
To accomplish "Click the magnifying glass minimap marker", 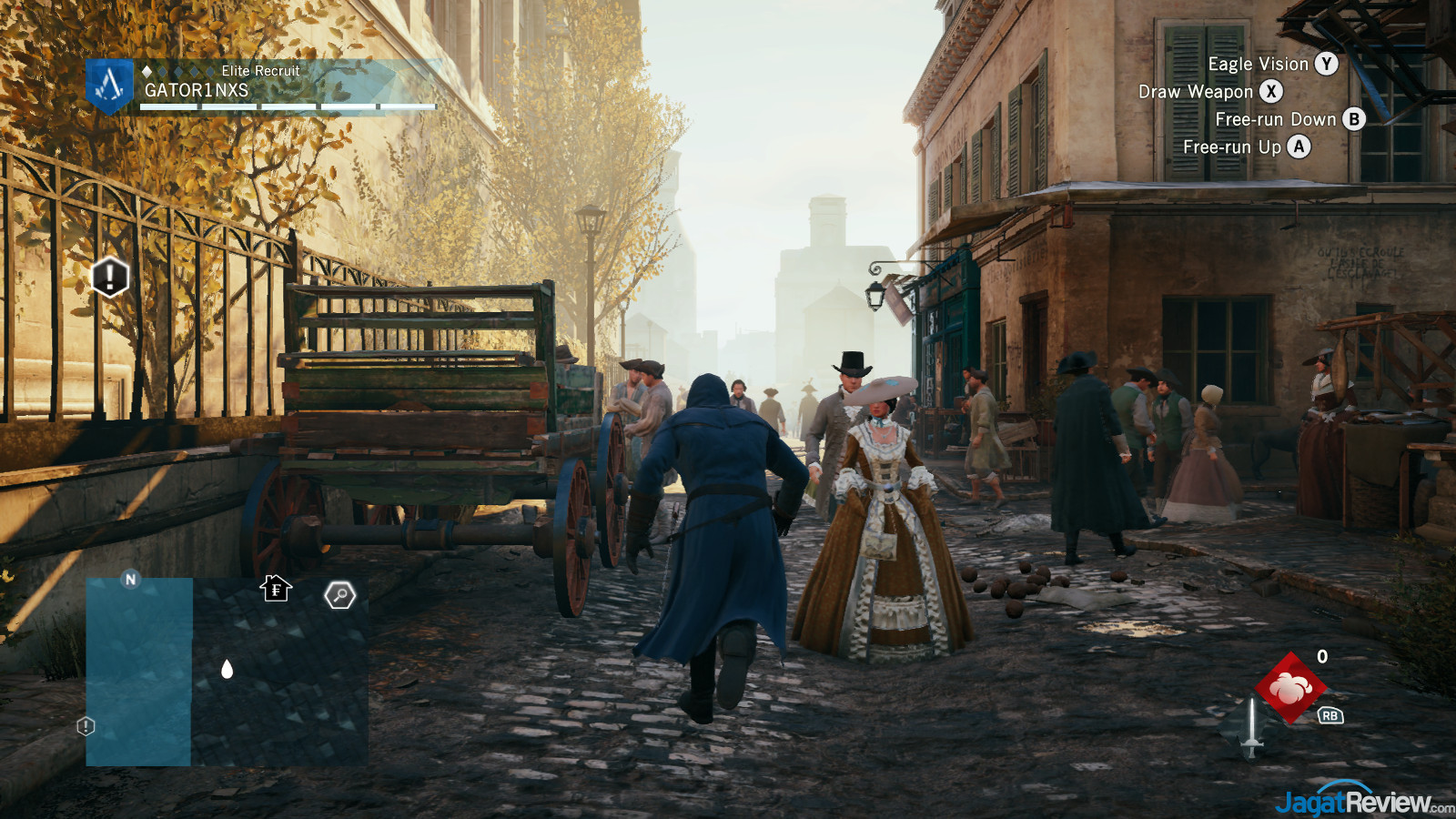I will point(339,595).
